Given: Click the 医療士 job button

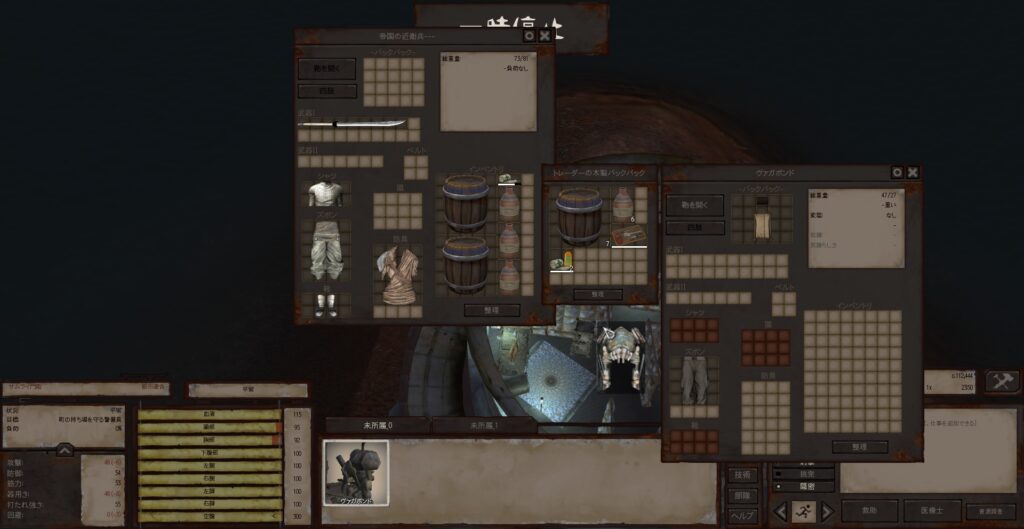Looking at the screenshot, I should tap(932, 510).
